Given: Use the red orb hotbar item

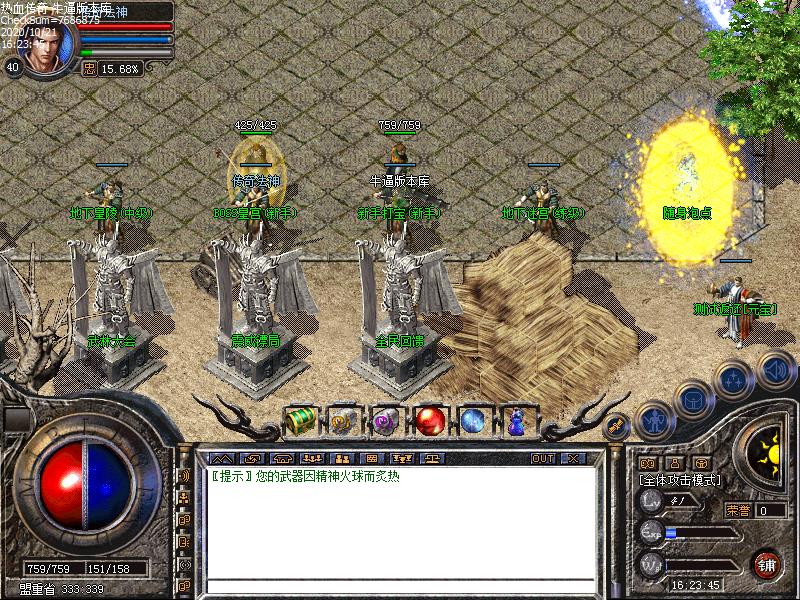Looking at the screenshot, I should click(430, 421).
